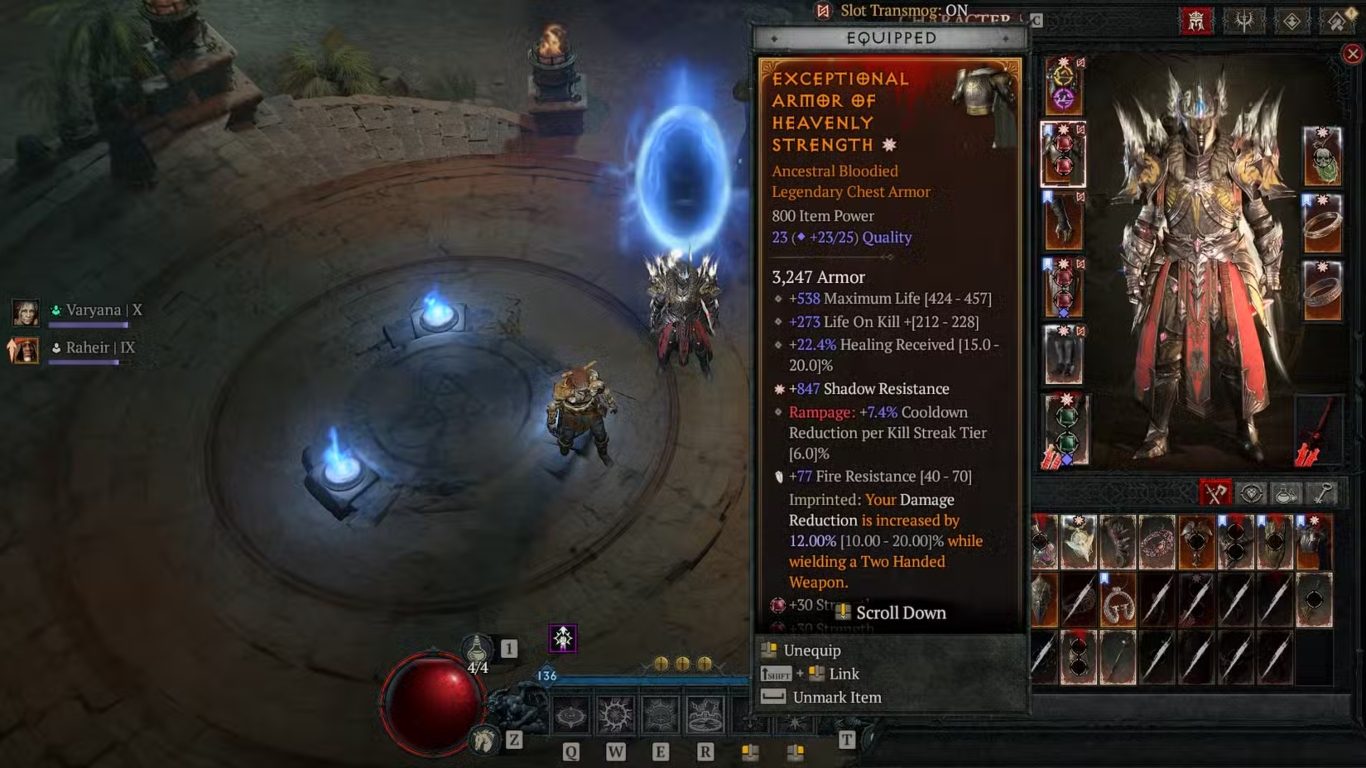Open the red helmet character tab
This screenshot has height=768, width=1366.
[x=1196, y=20]
